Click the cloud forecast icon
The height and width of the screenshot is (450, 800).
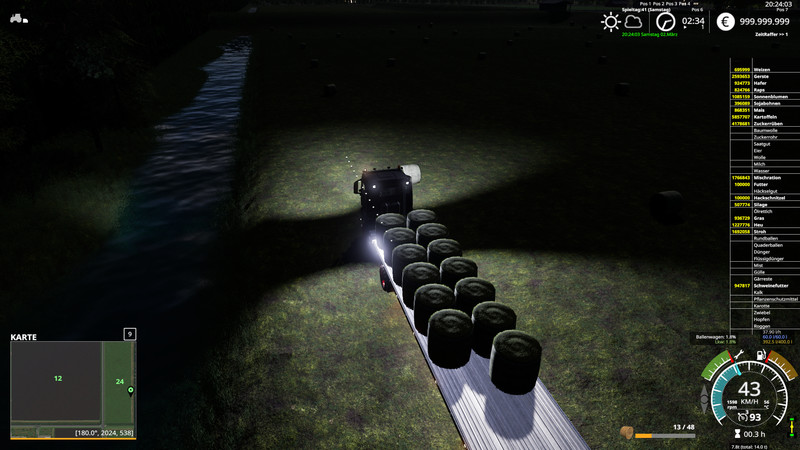(x=633, y=21)
